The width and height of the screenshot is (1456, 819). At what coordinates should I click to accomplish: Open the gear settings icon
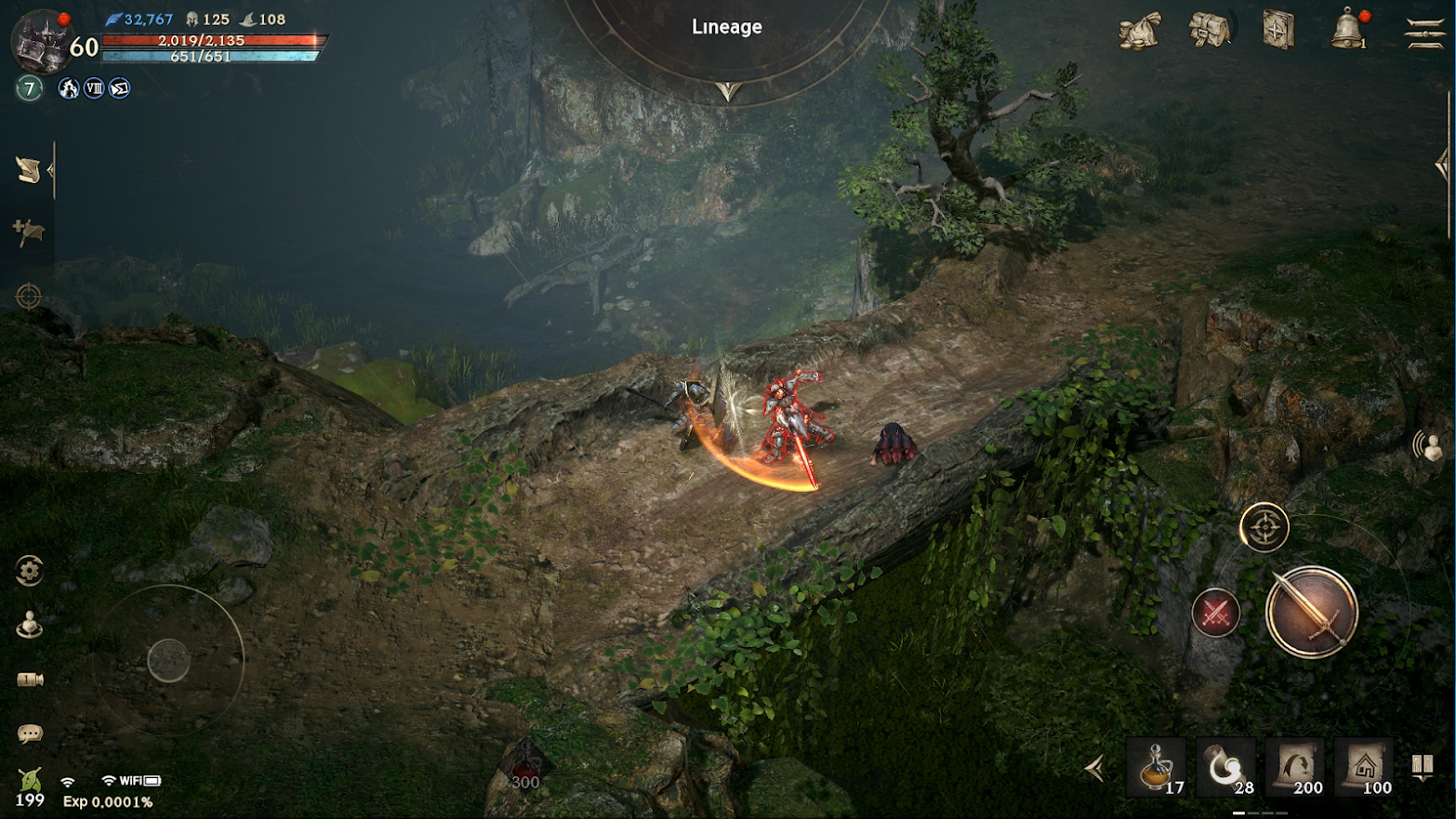tap(30, 571)
